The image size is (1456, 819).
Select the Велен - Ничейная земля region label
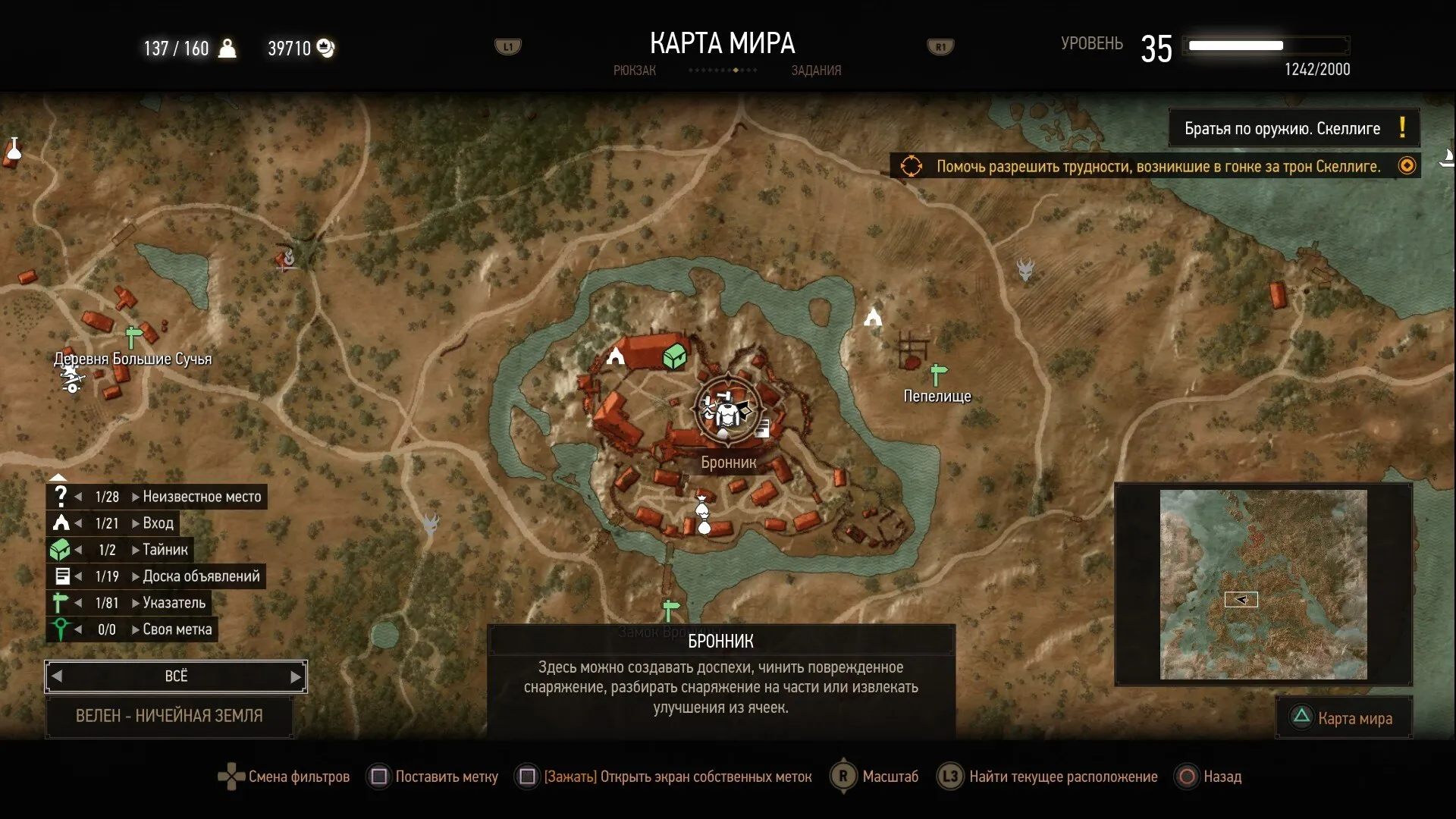(x=169, y=716)
